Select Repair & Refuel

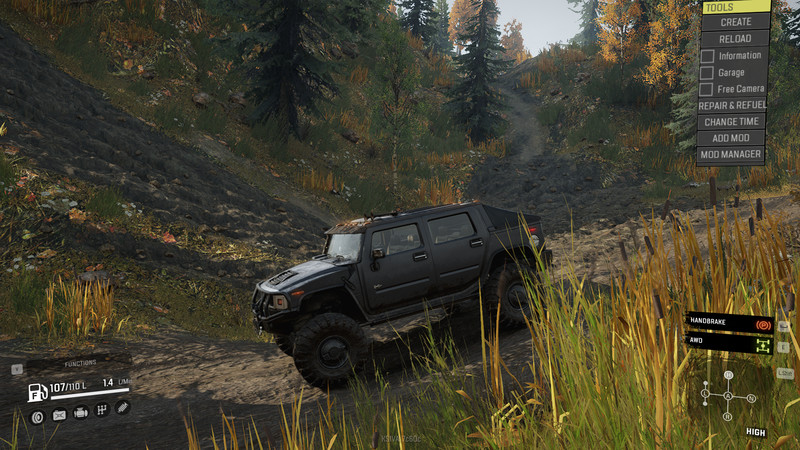732,105
